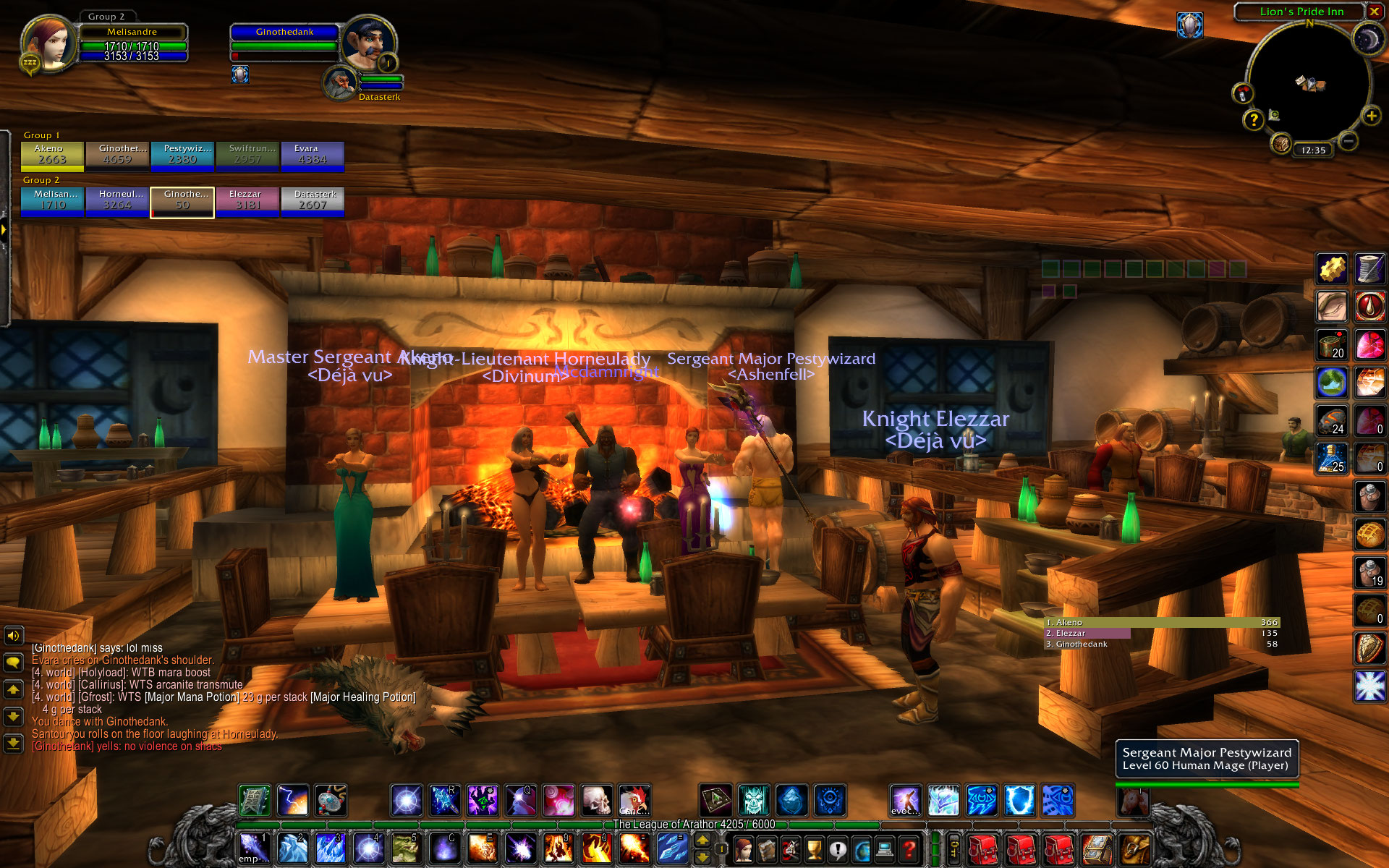
Task: Open the red question mark help button
Action: click(909, 849)
